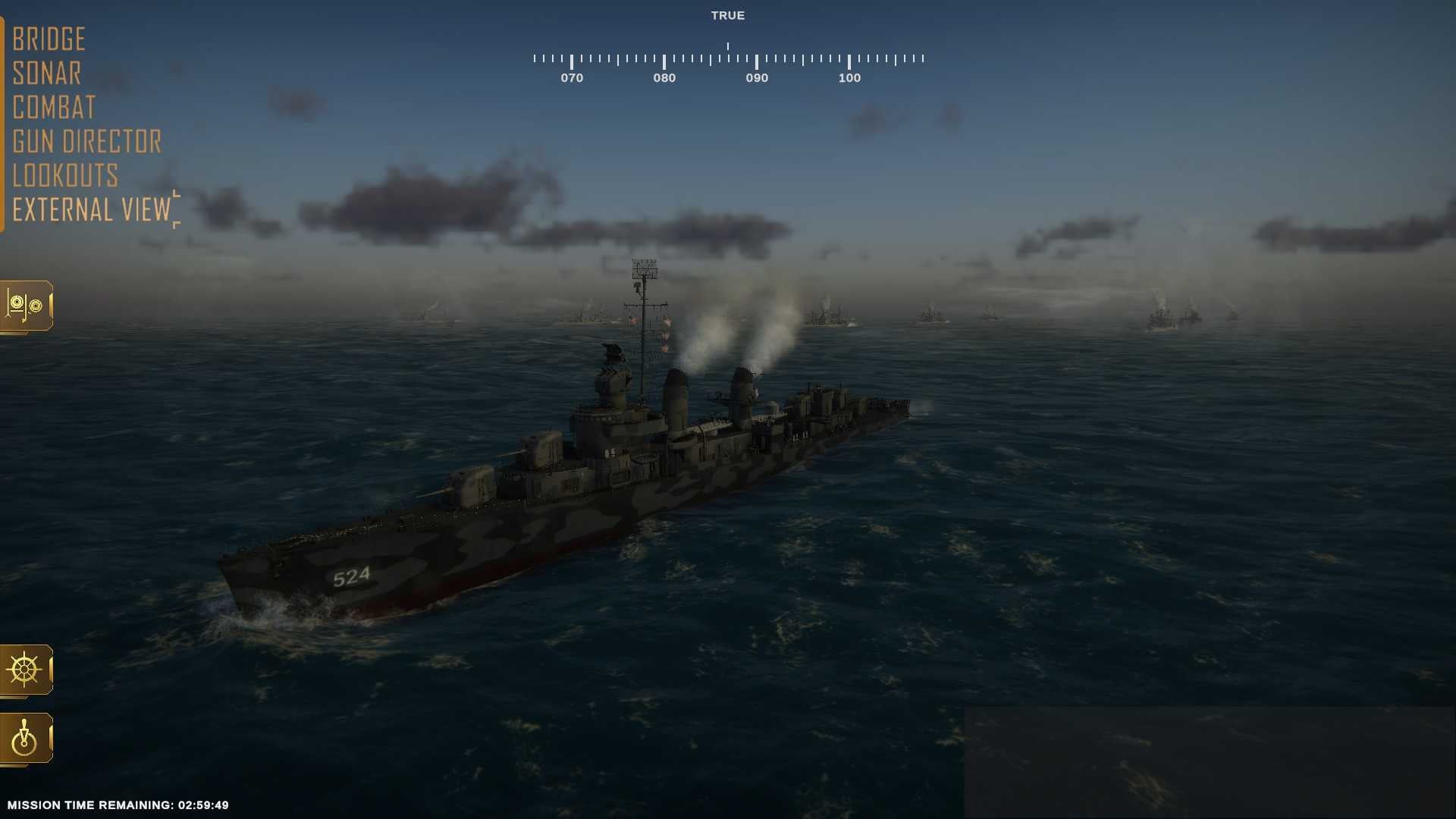
Task: Switch to the Sonar station
Action: point(46,73)
